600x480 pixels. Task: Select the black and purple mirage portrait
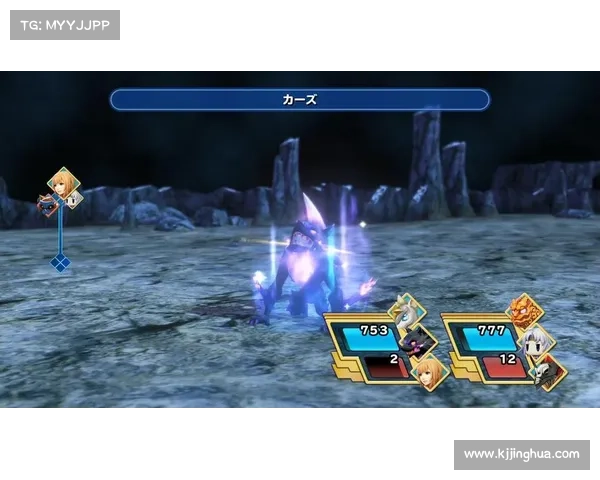[x=423, y=341]
